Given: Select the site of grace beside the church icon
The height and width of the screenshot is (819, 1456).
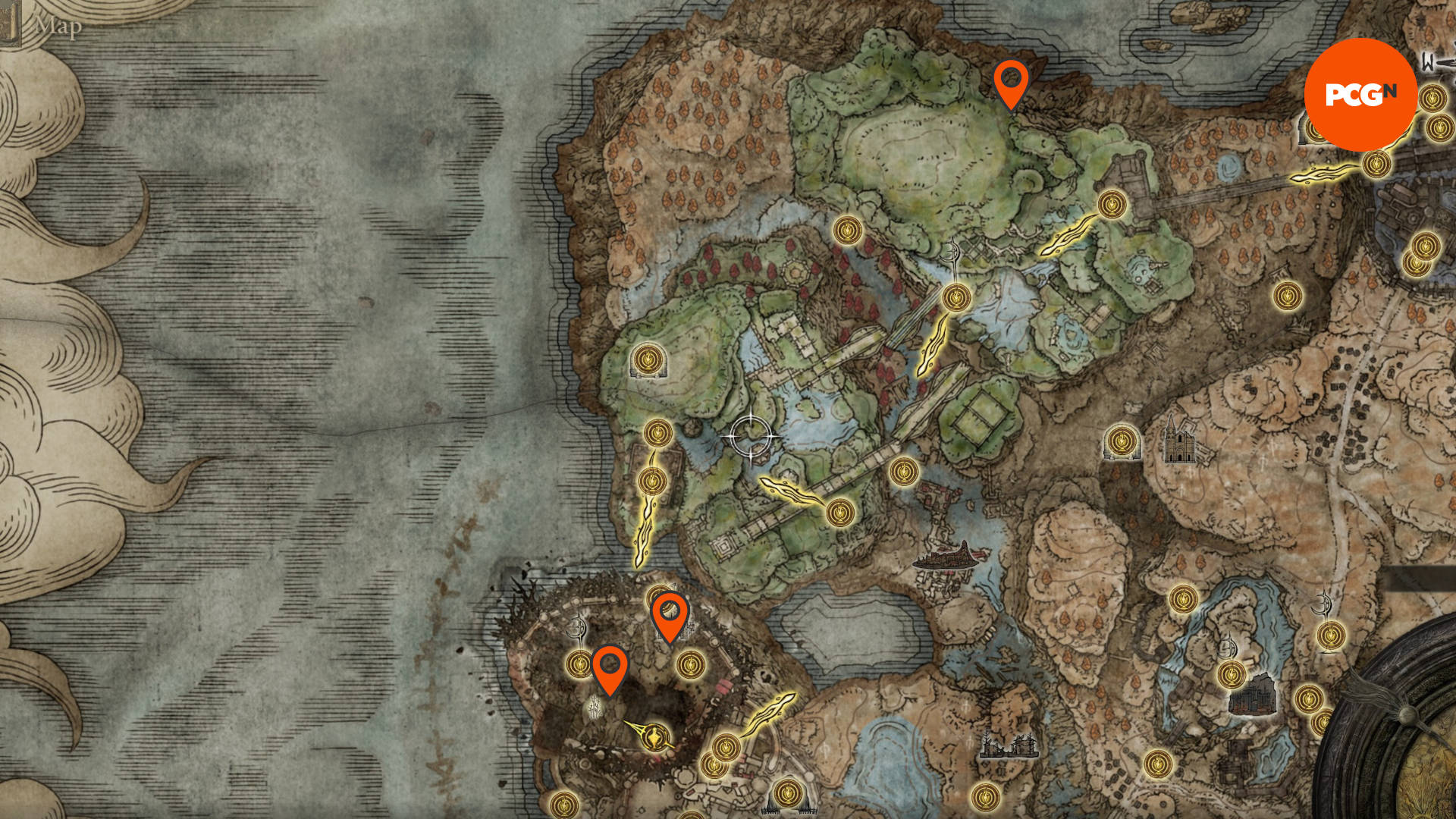Looking at the screenshot, I should tap(1122, 441).
